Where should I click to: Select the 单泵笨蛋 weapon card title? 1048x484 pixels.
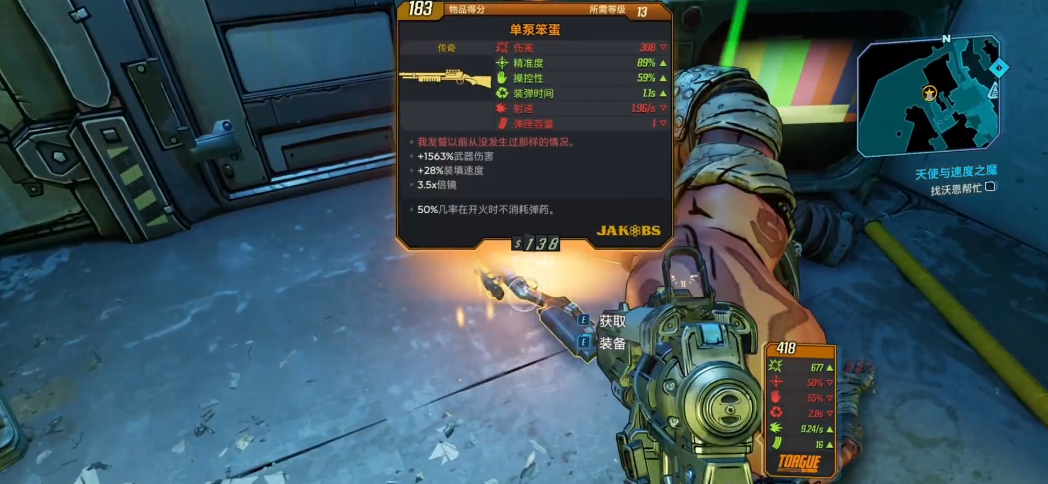pyautogui.click(x=535, y=30)
